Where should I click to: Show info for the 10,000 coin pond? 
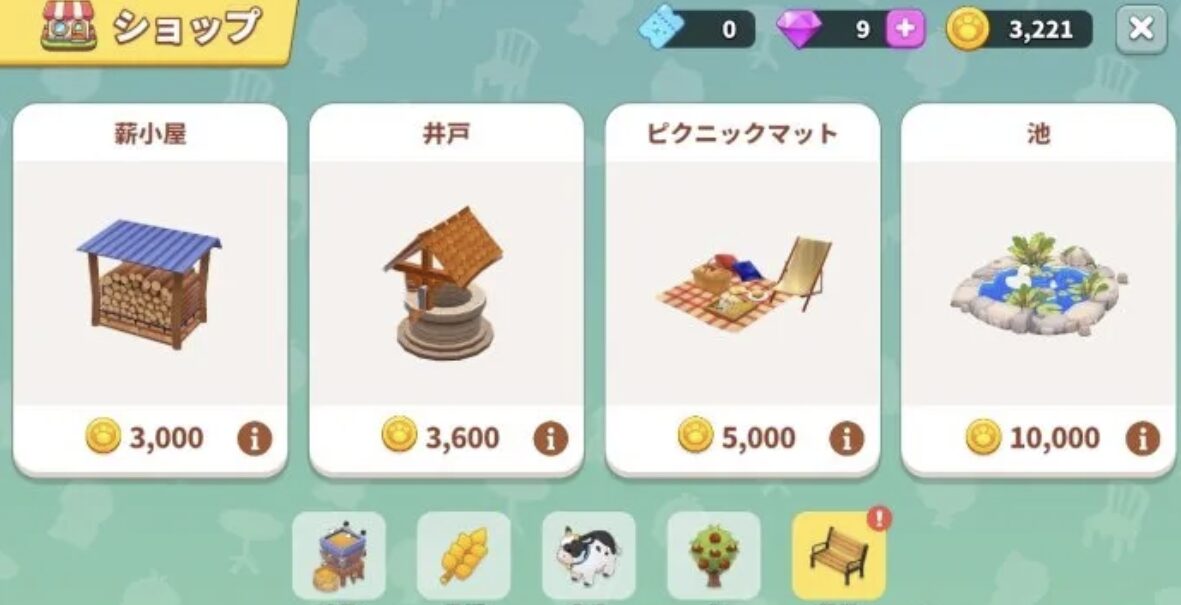coord(1142,438)
